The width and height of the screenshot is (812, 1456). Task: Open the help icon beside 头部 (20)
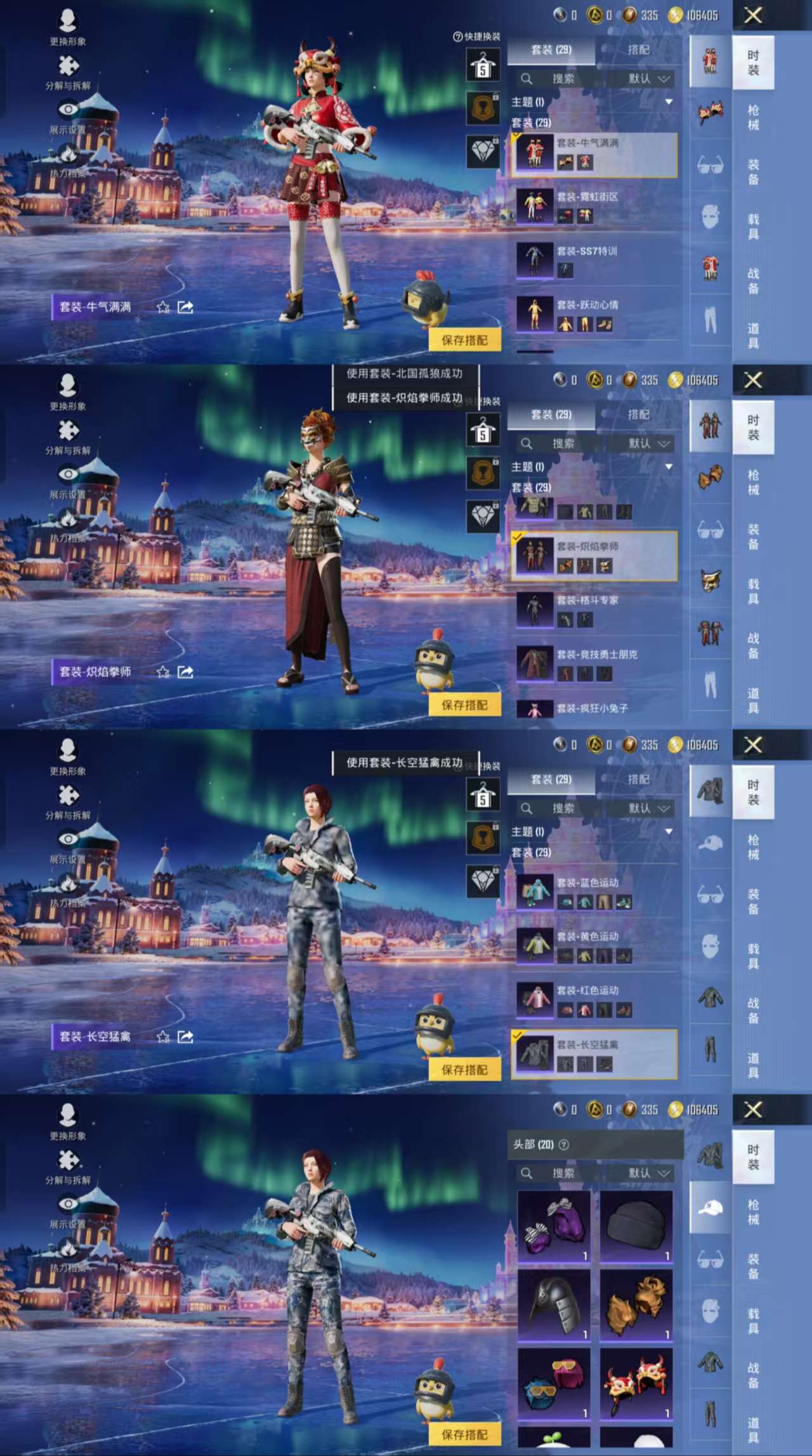coord(563,1144)
